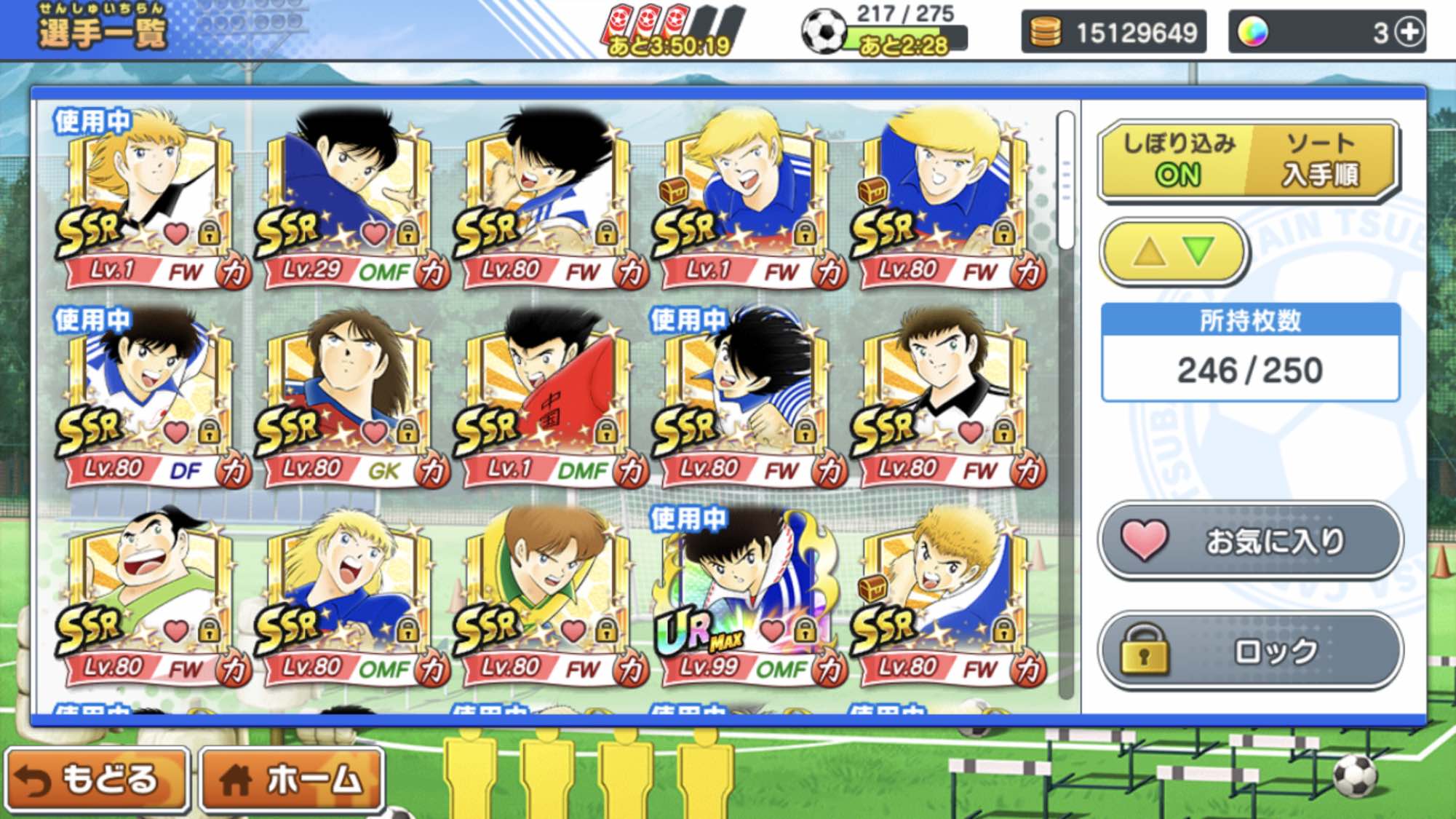
Task: Select the yellow-green uniform Lv.80 FW card
Action: [549, 598]
